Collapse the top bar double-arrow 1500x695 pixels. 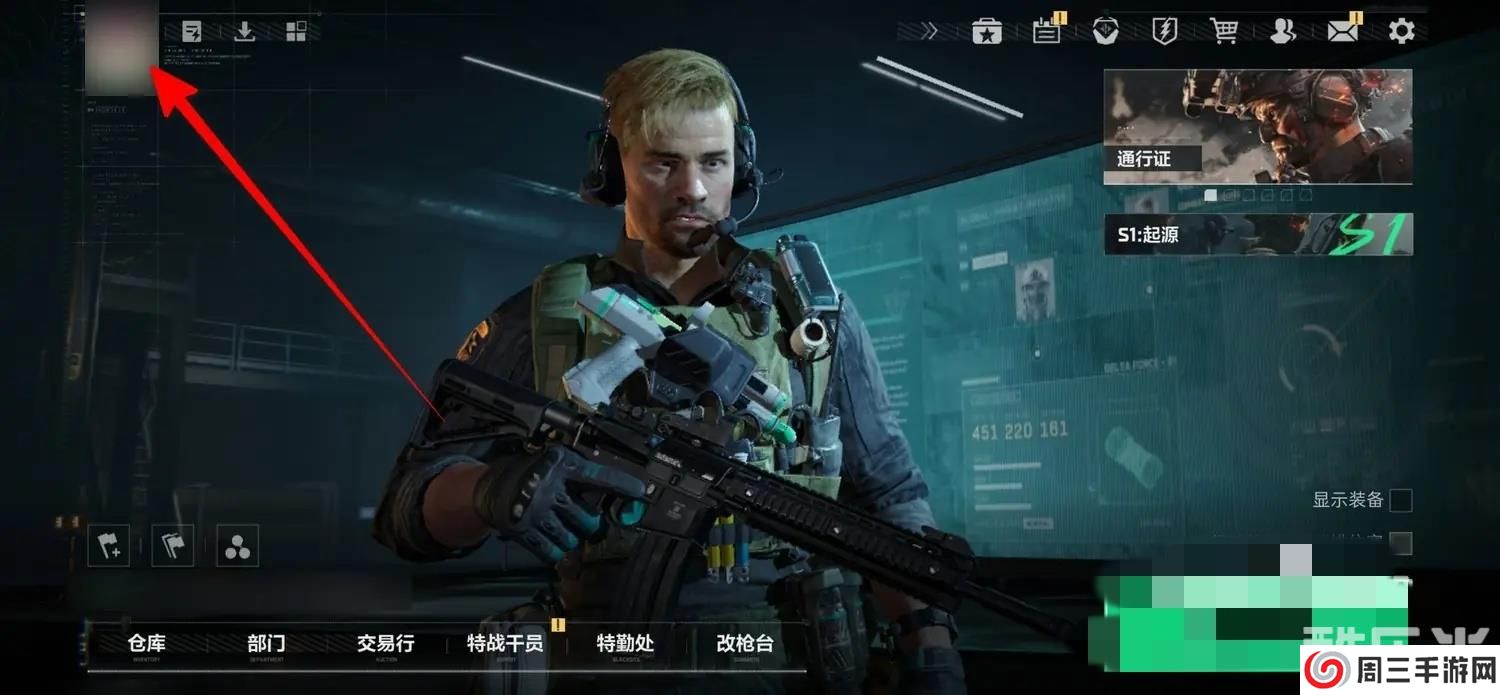click(x=929, y=31)
